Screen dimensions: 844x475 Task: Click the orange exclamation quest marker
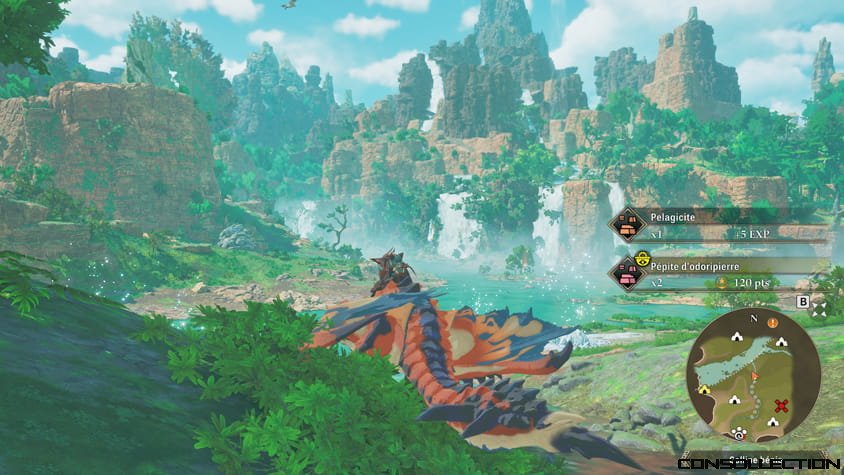click(x=772, y=322)
